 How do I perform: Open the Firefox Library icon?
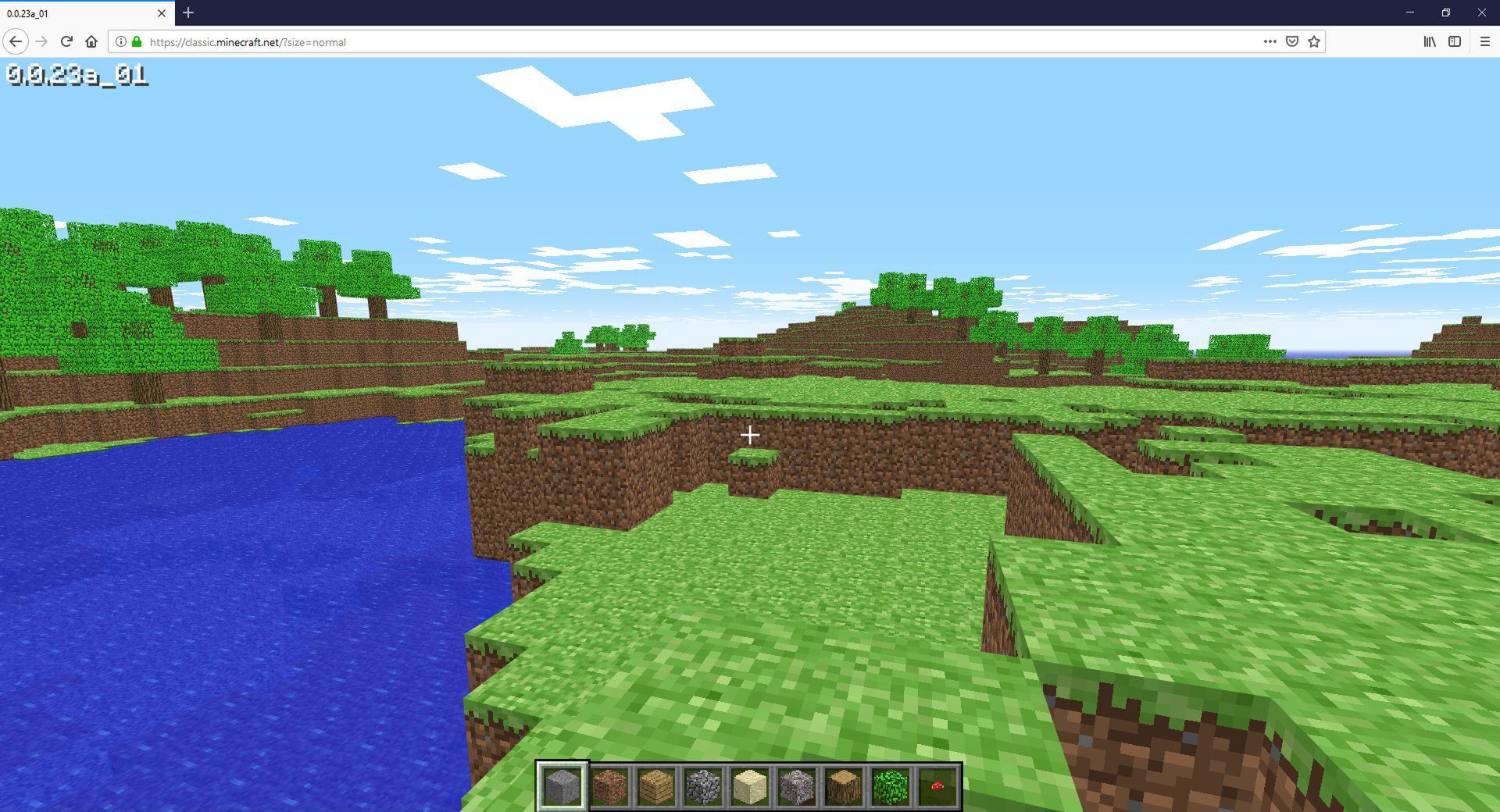pyautogui.click(x=1430, y=42)
